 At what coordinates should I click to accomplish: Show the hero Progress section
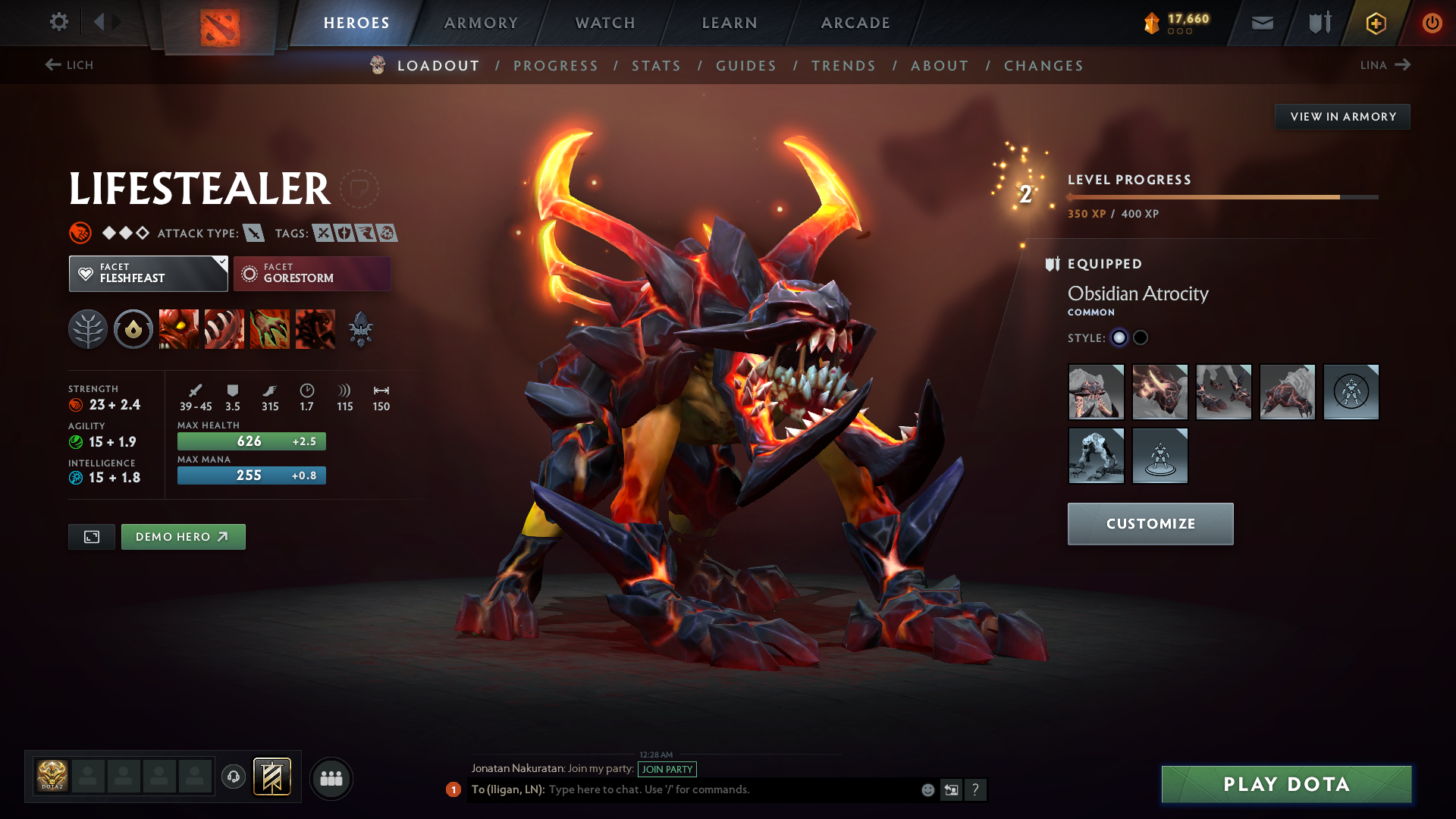click(x=556, y=66)
